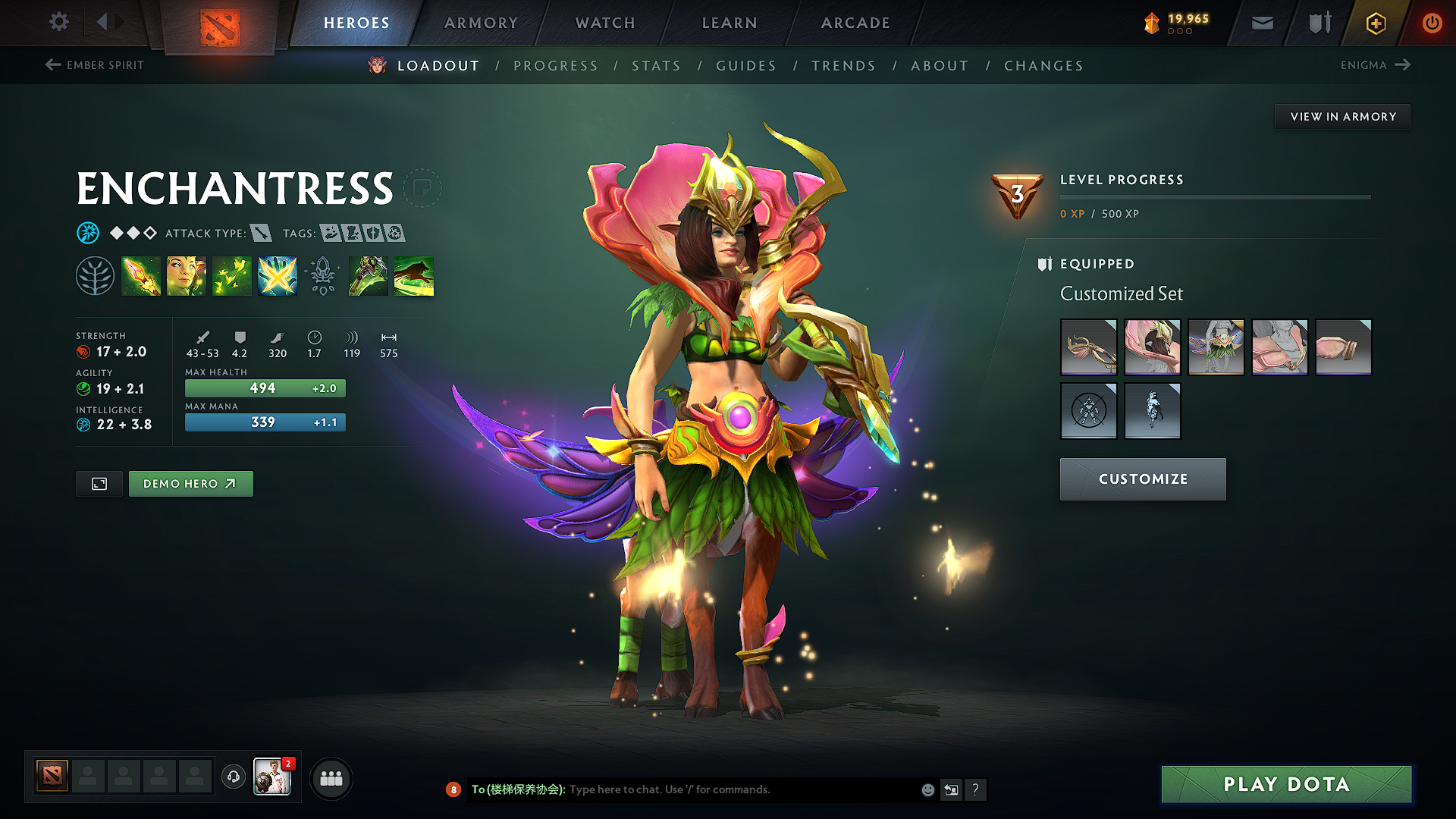Show the hero Stats section
Image resolution: width=1456 pixels, height=819 pixels.
pyautogui.click(x=656, y=66)
